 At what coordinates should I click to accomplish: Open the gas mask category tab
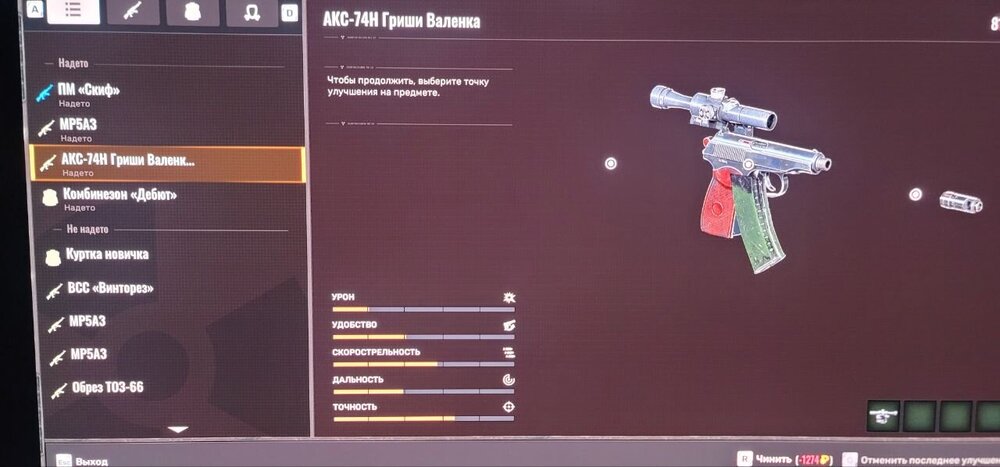tap(245, 12)
